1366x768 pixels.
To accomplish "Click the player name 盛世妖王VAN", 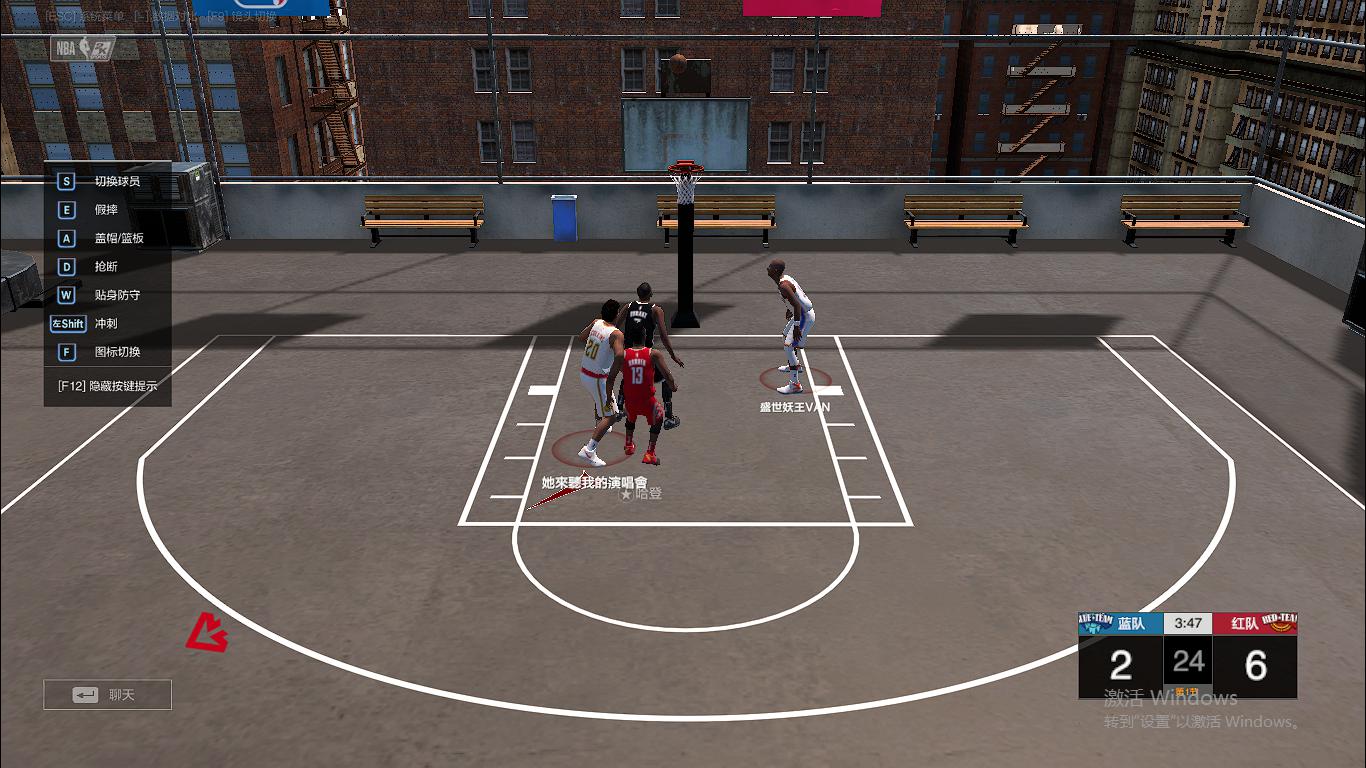I will coord(796,408).
